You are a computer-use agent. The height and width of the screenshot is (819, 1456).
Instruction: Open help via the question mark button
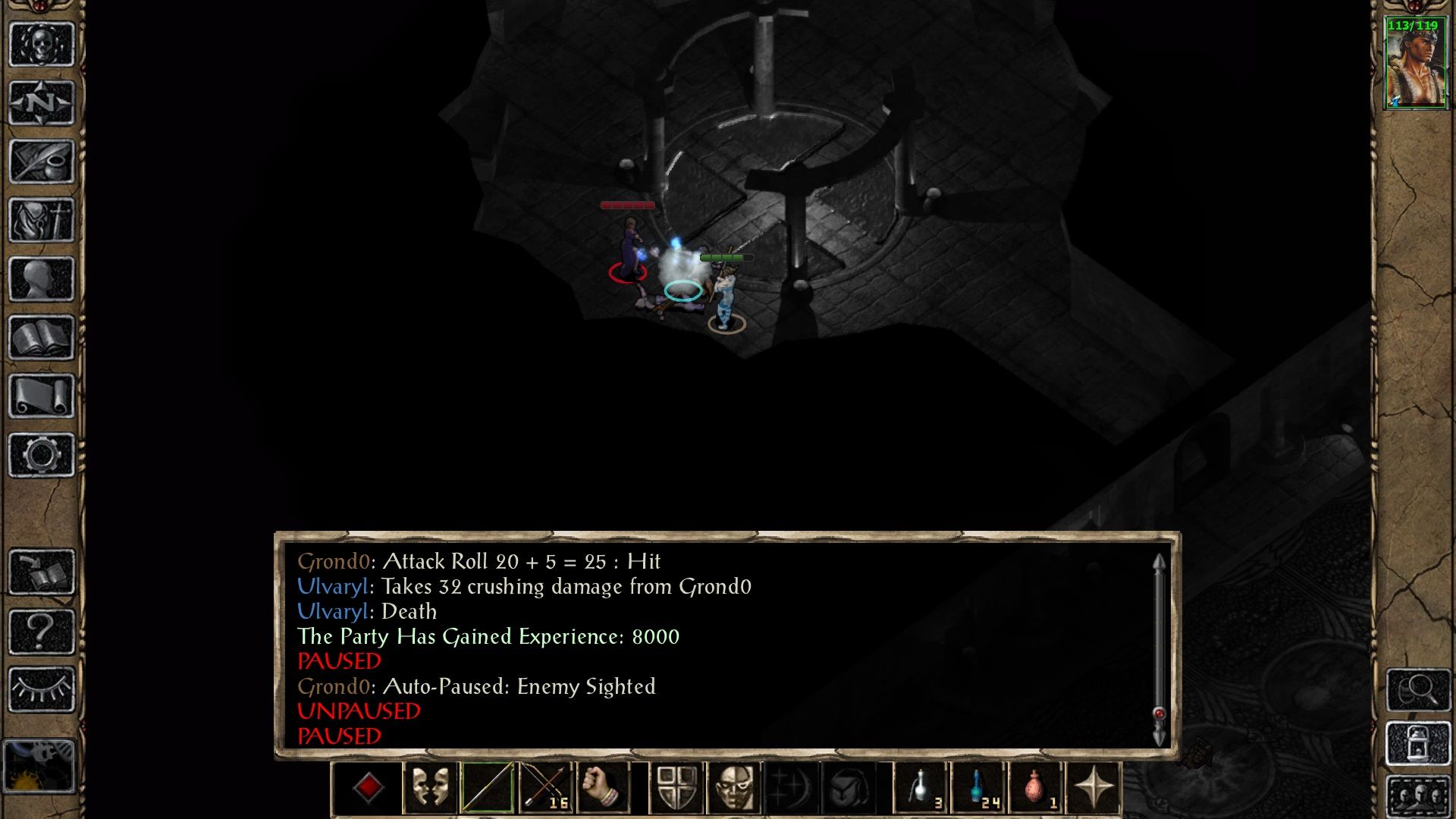42,629
